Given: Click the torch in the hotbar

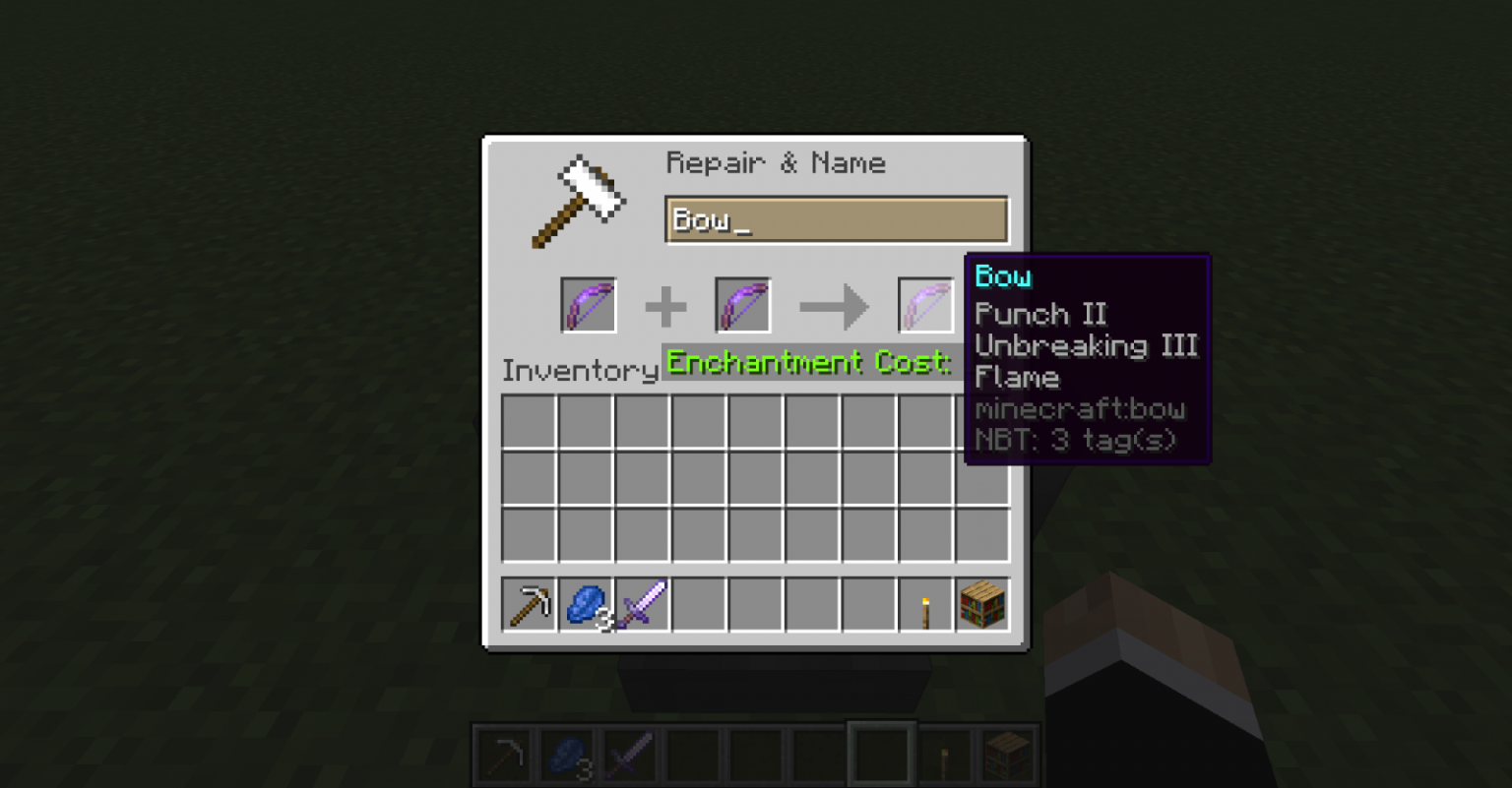Looking at the screenshot, I should (944, 754).
